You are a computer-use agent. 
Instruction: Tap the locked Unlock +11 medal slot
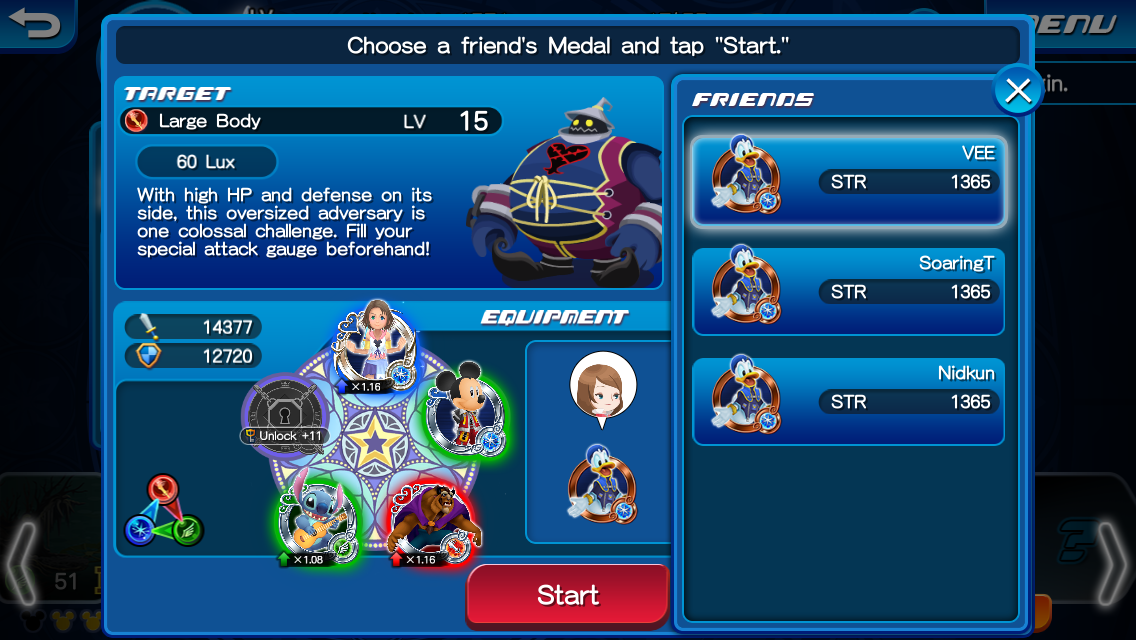pyautogui.click(x=286, y=409)
